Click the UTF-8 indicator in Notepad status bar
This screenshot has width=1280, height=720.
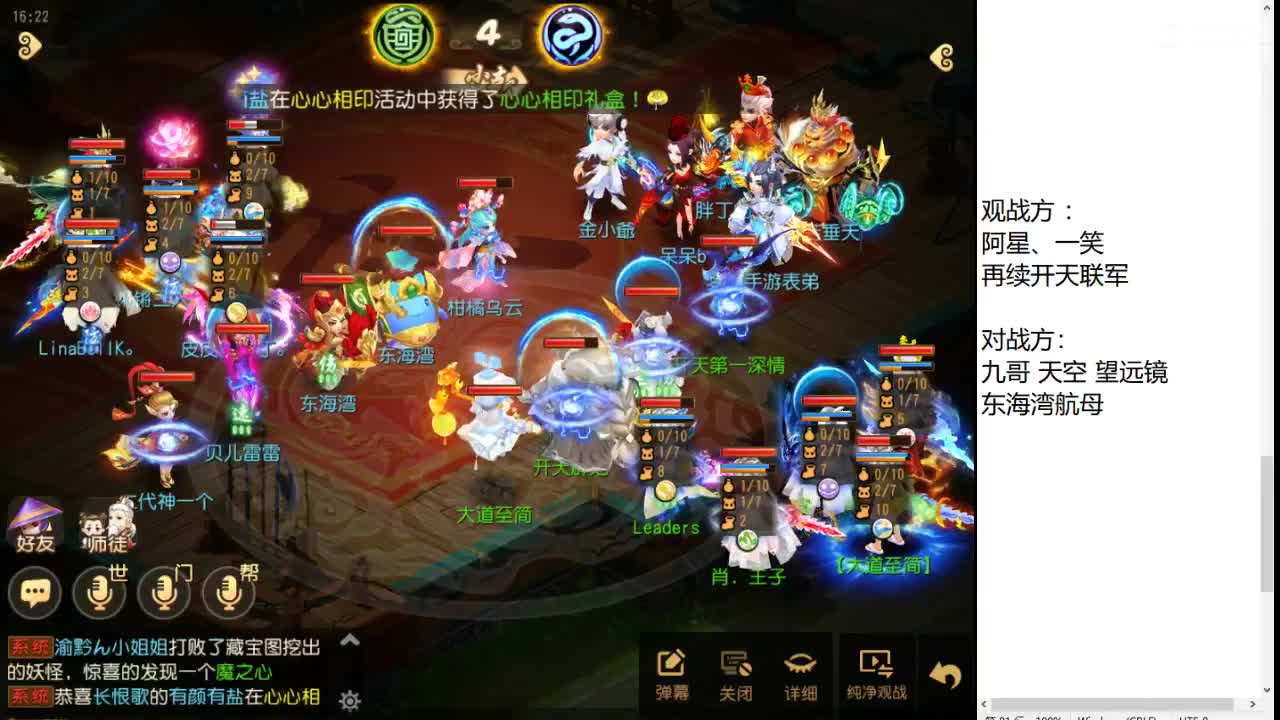coord(1190,718)
